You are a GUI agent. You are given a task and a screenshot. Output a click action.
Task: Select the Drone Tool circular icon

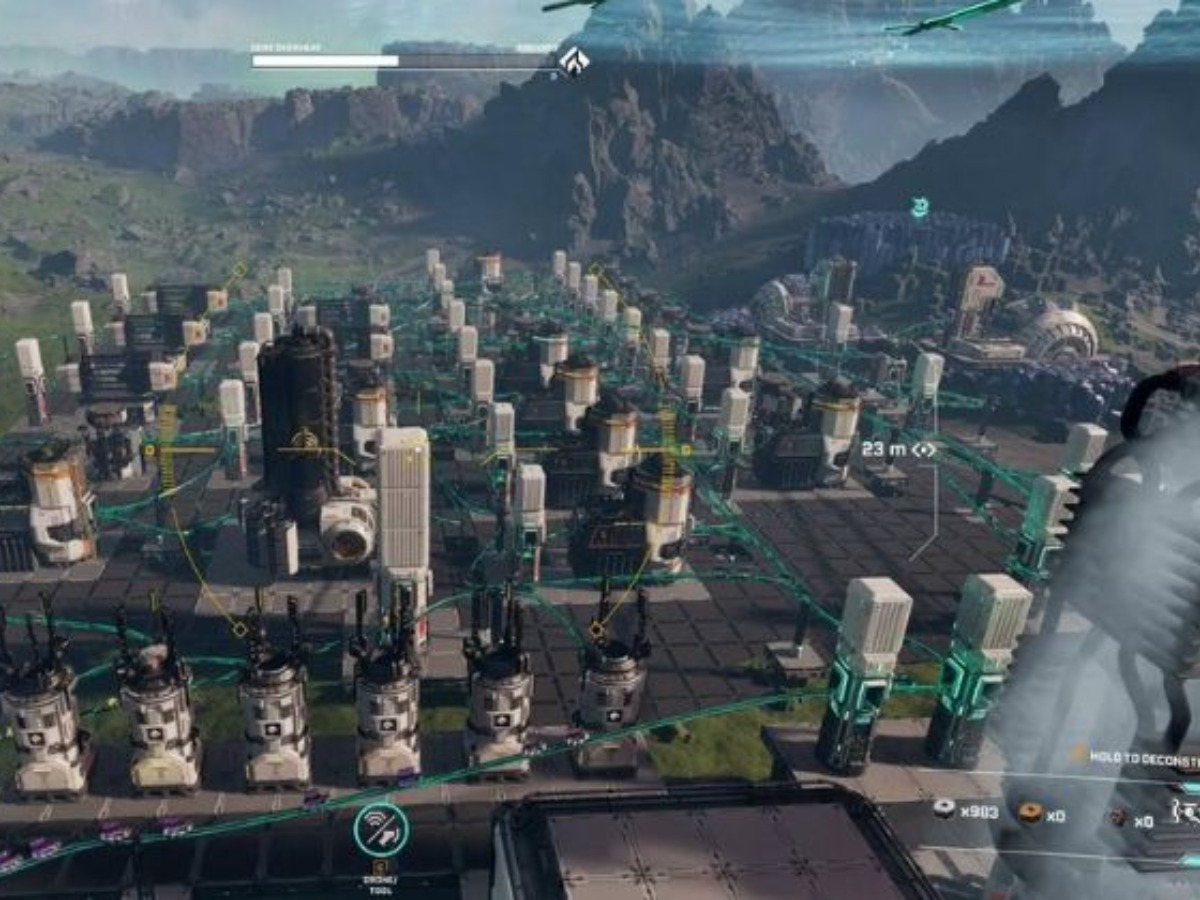click(381, 830)
